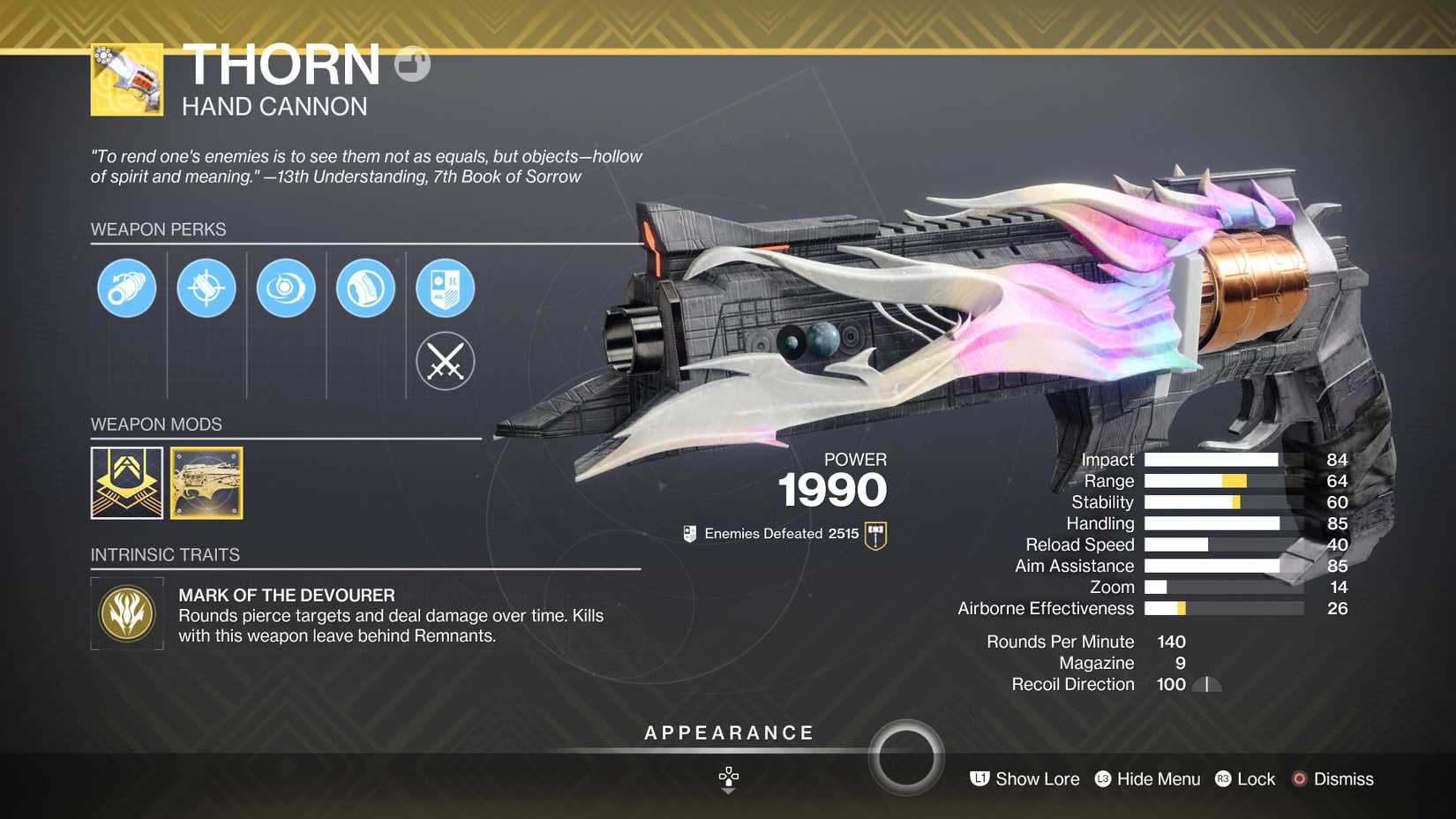The height and width of the screenshot is (819, 1456).
Task: Click the Magazine perk icon
Action: pyautogui.click(x=364, y=289)
